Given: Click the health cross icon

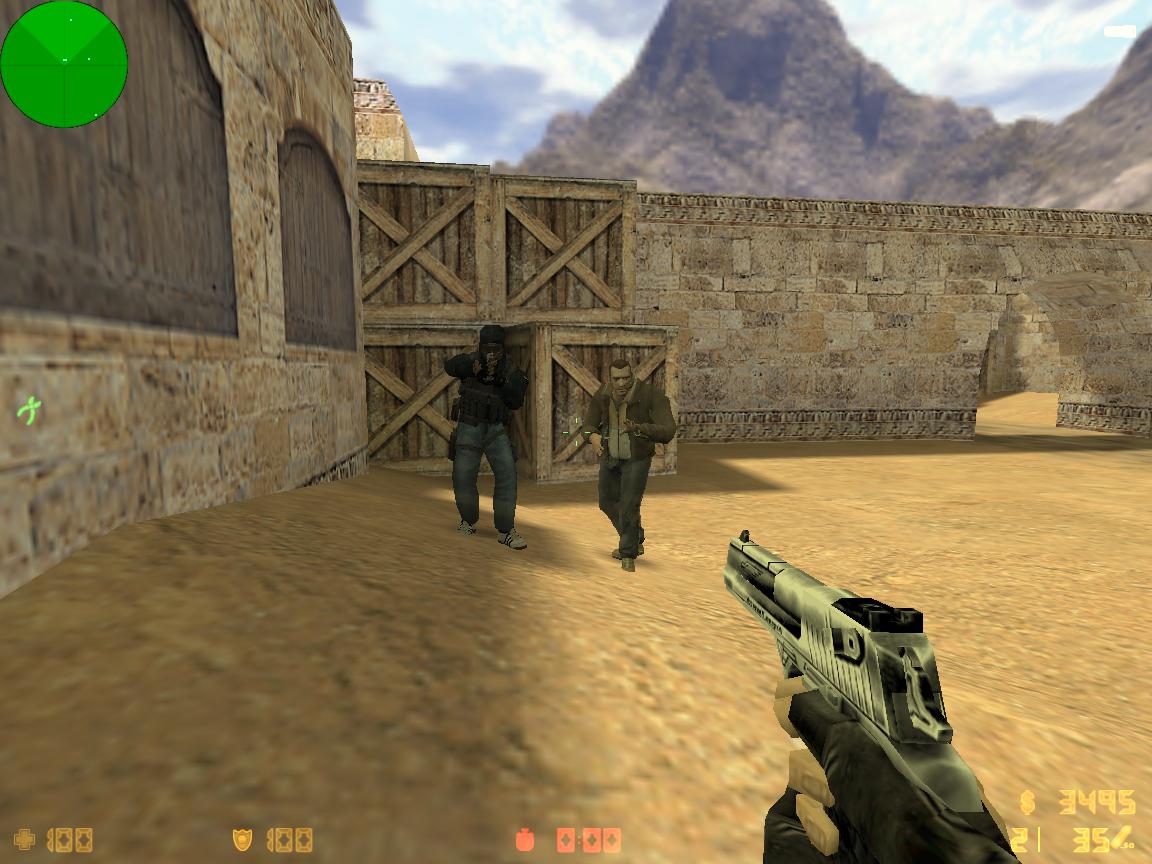Looking at the screenshot, I should [x=26, y=839].
